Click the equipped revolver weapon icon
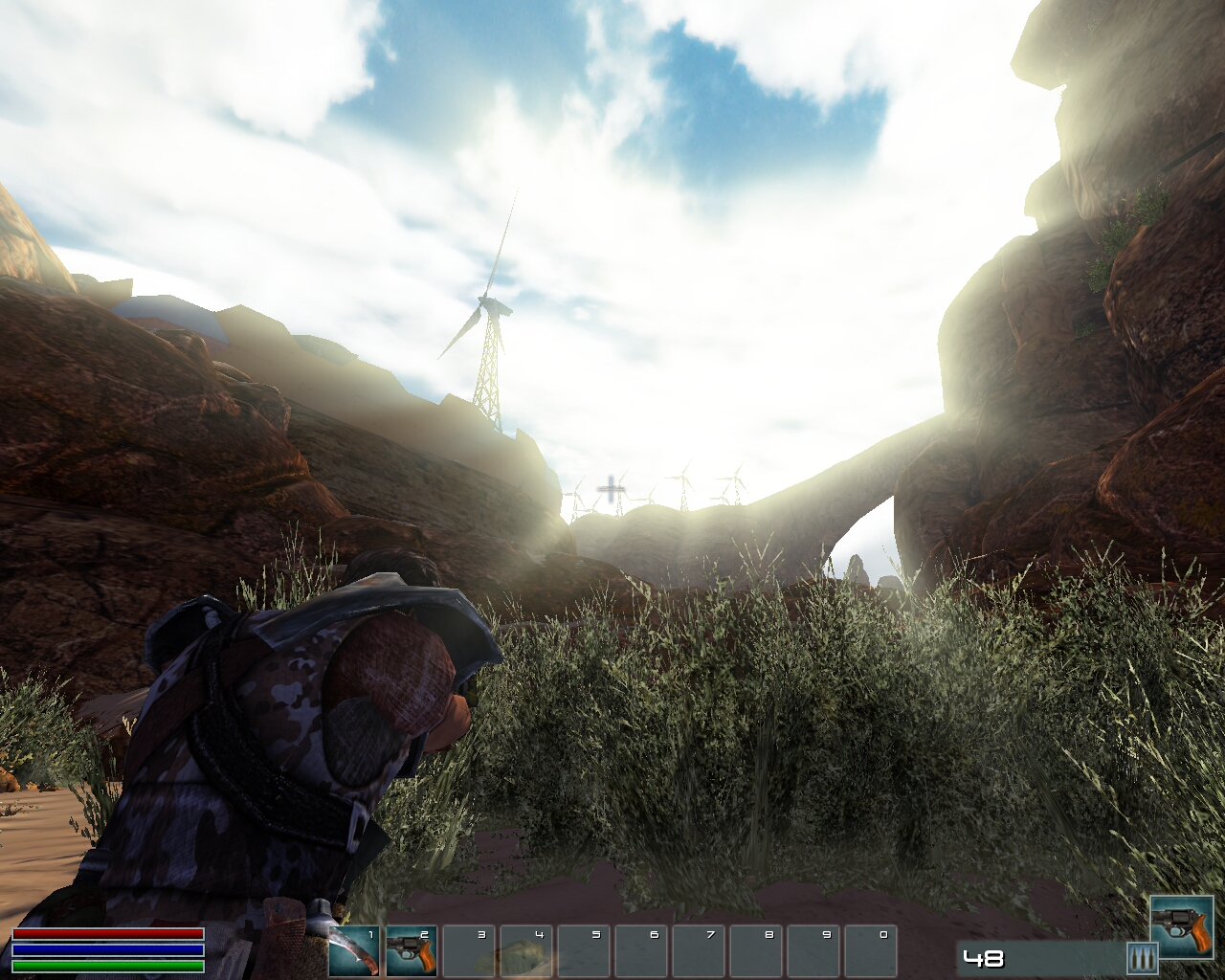 (x=1181, y=926)
